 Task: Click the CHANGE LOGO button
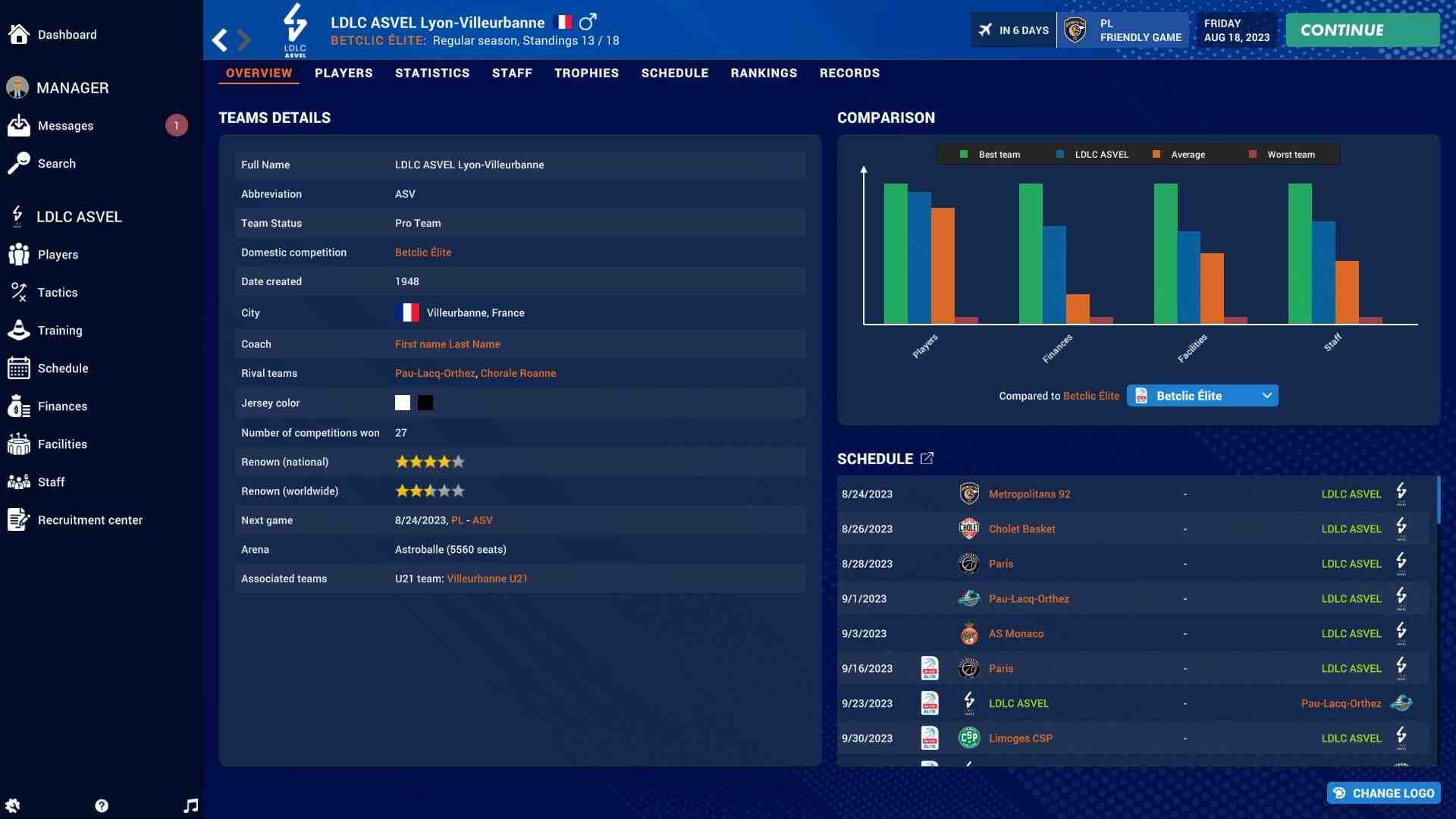[x=1384, y=793]
